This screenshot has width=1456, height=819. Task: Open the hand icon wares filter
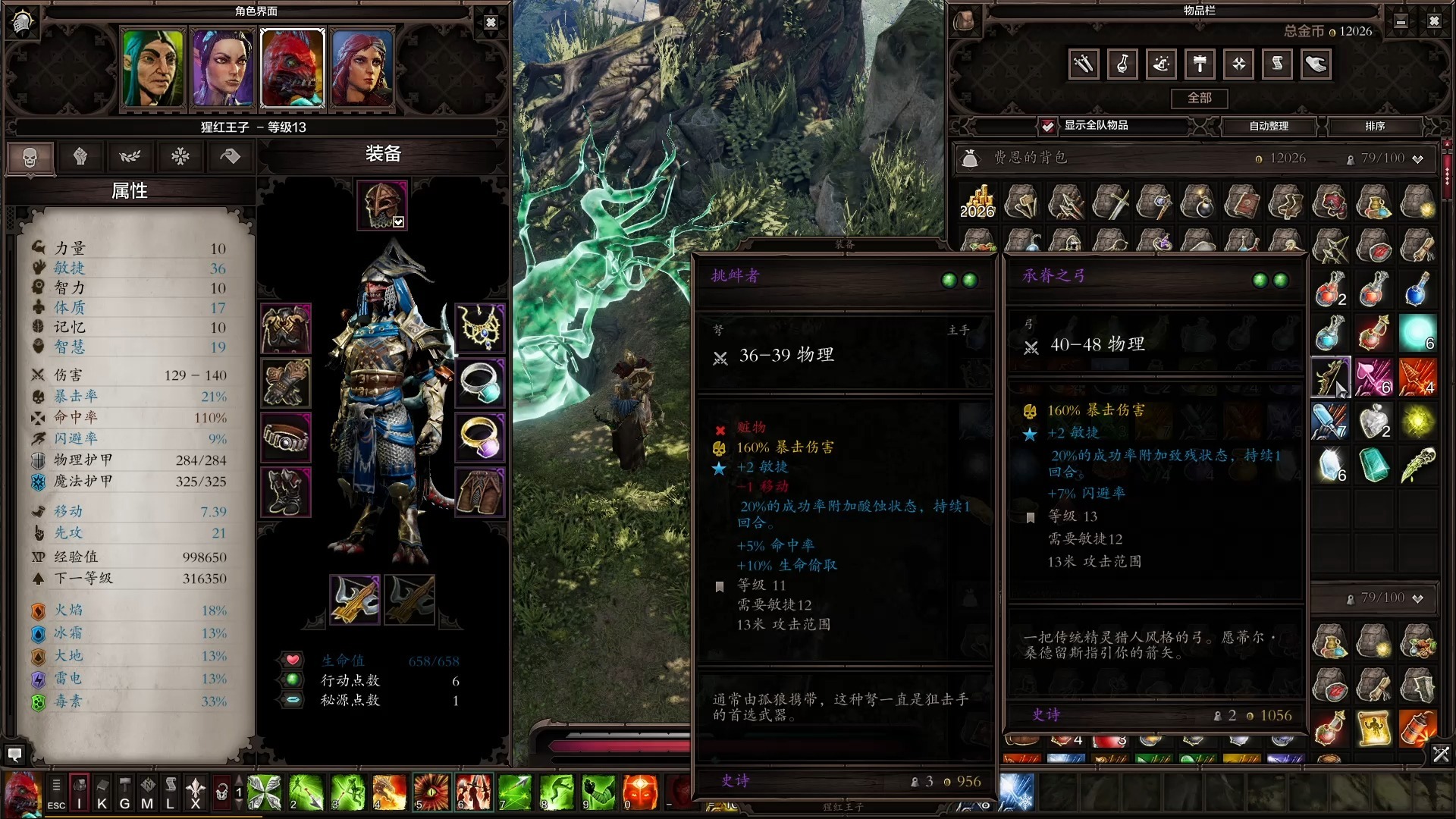[1316, 64]
